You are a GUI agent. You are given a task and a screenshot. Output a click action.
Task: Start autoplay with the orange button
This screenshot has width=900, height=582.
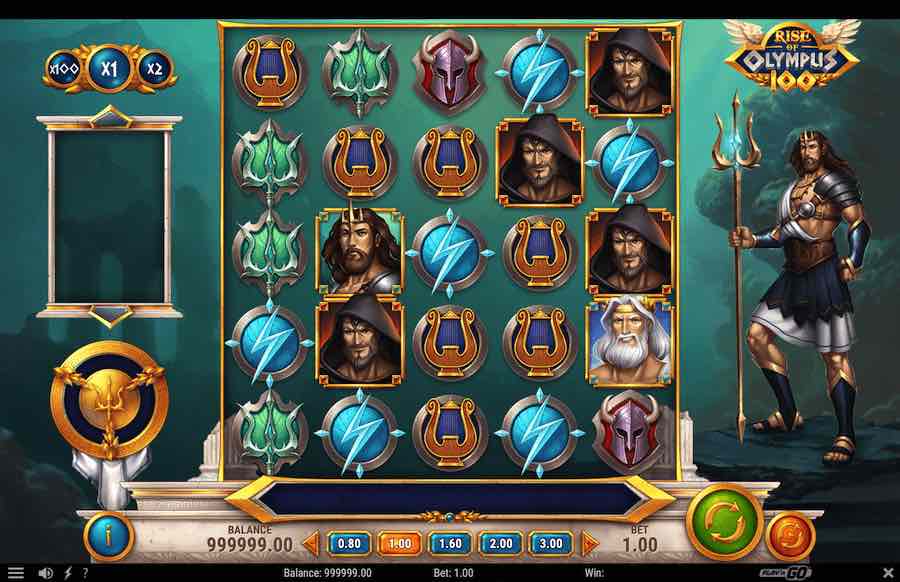pos(790,536)
